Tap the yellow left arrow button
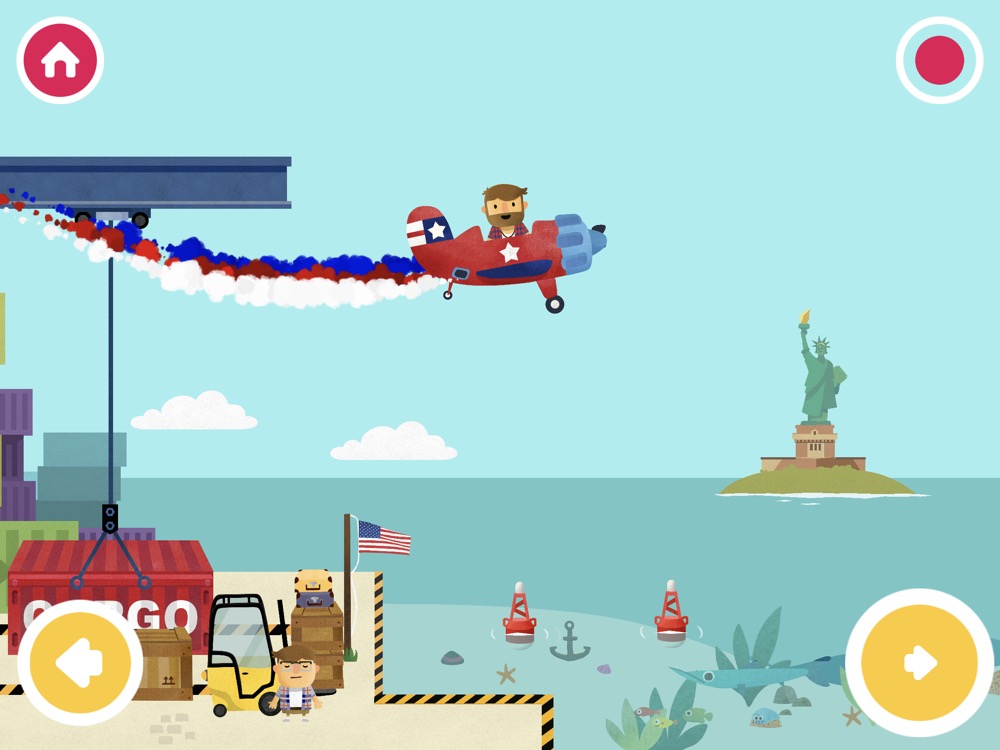The height and width of the screenshot is (750, 1000). click(x=80, y=662)
